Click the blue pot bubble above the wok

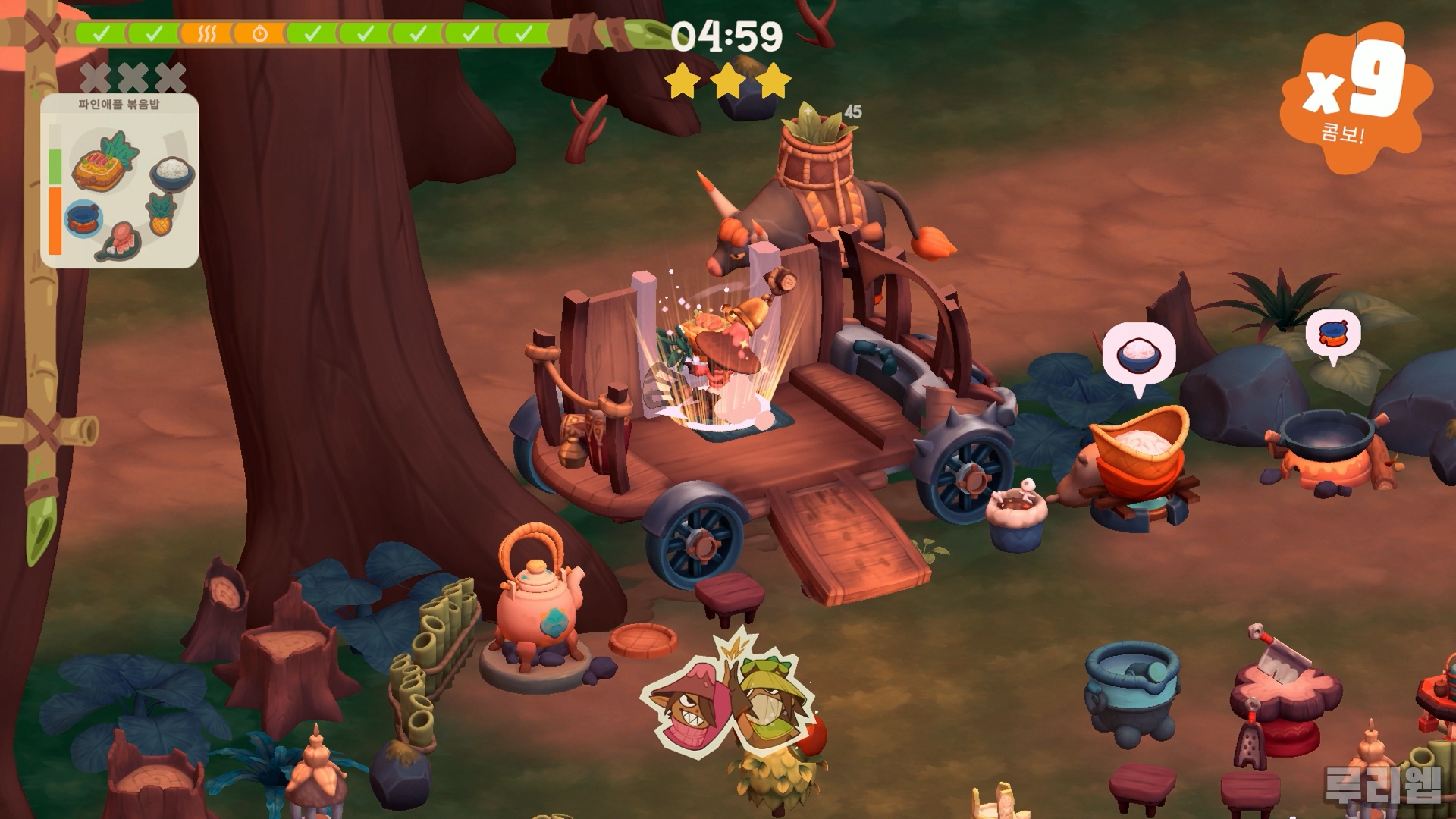[x=1333, y=334]
